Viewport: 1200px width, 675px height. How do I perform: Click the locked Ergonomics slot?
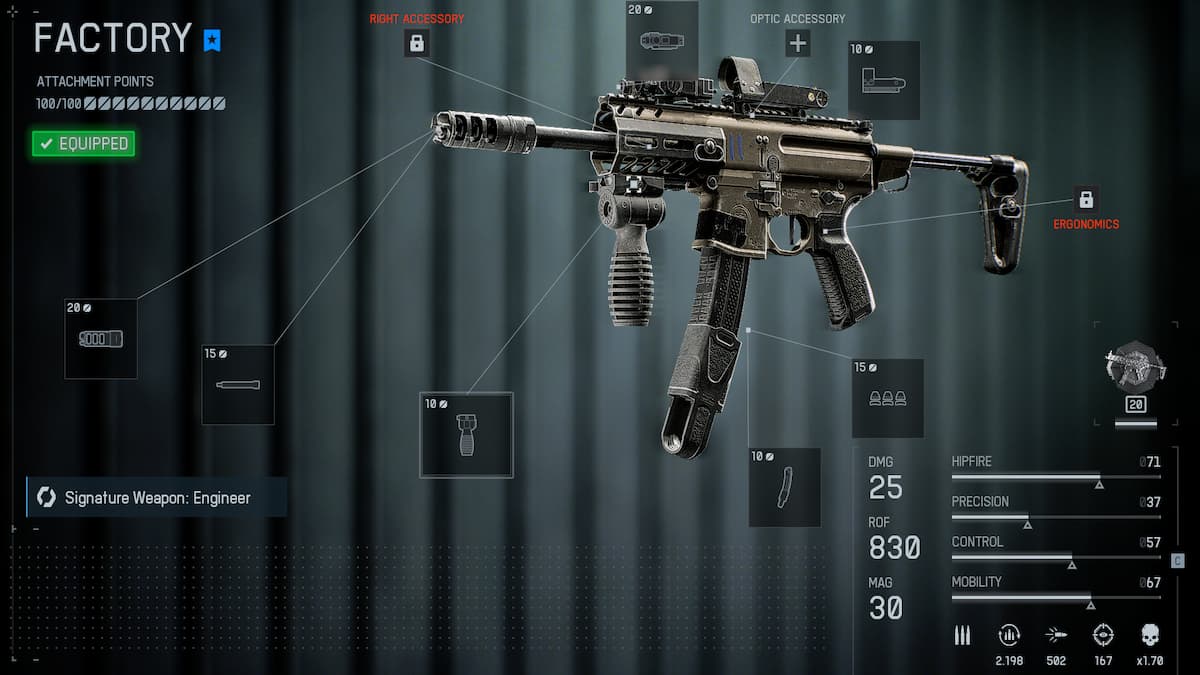[1086, 198]
